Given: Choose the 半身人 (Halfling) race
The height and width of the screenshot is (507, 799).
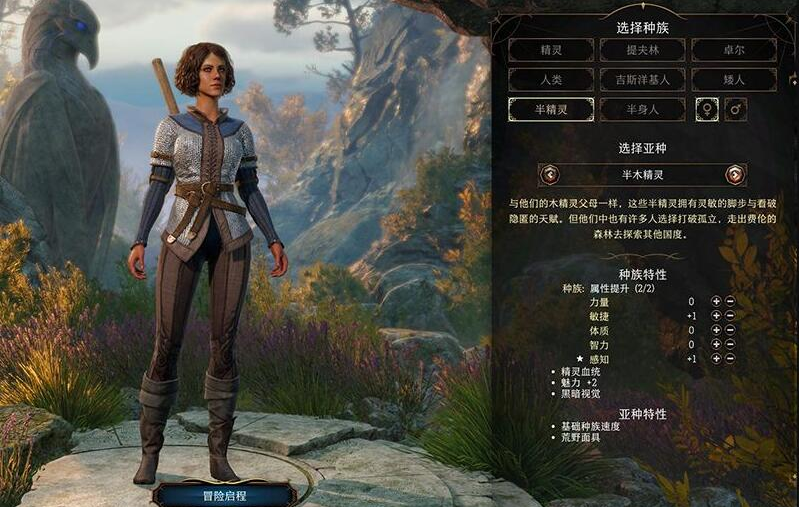Looking at the screenshot, I should click(642, 109).
